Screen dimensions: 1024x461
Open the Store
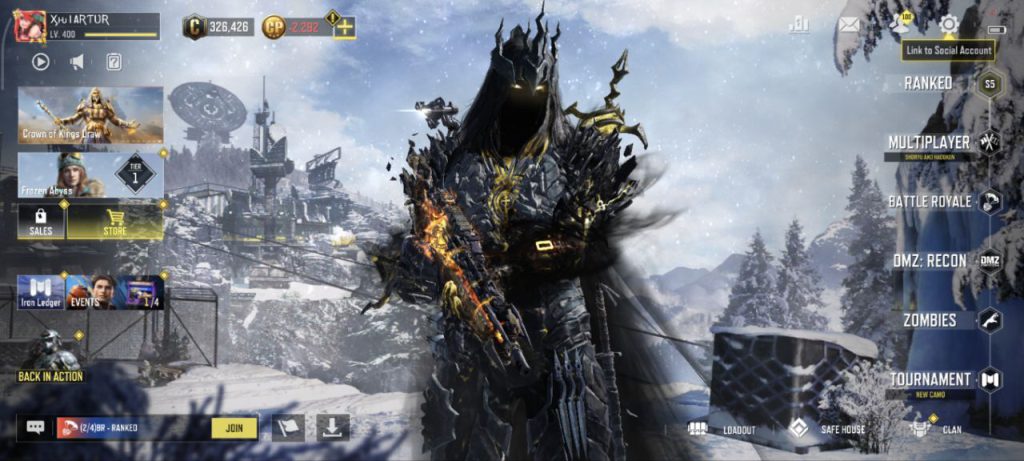pyautogui.click(x=115, y=222)
